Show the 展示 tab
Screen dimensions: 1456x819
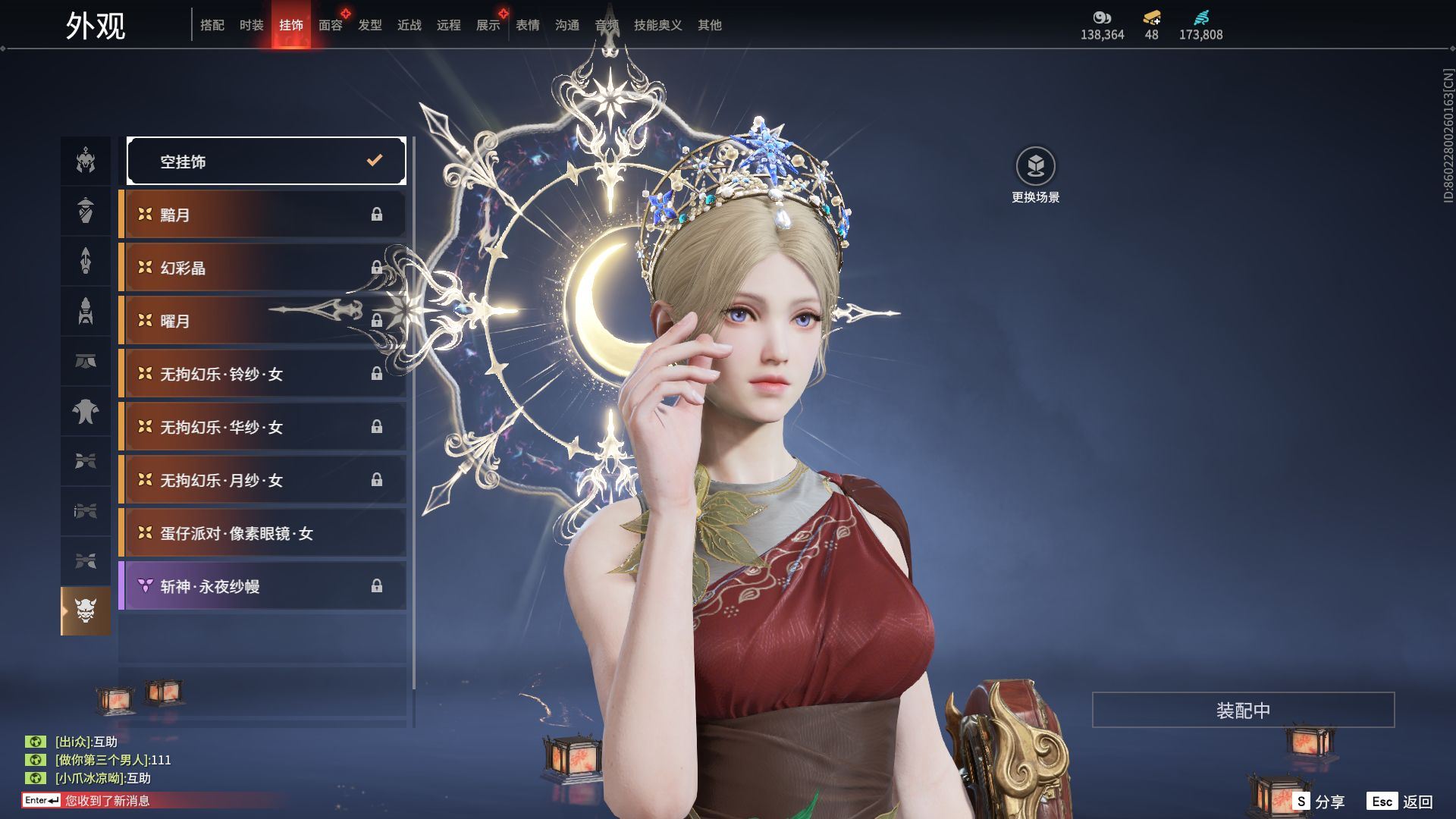tap(488, 25)
